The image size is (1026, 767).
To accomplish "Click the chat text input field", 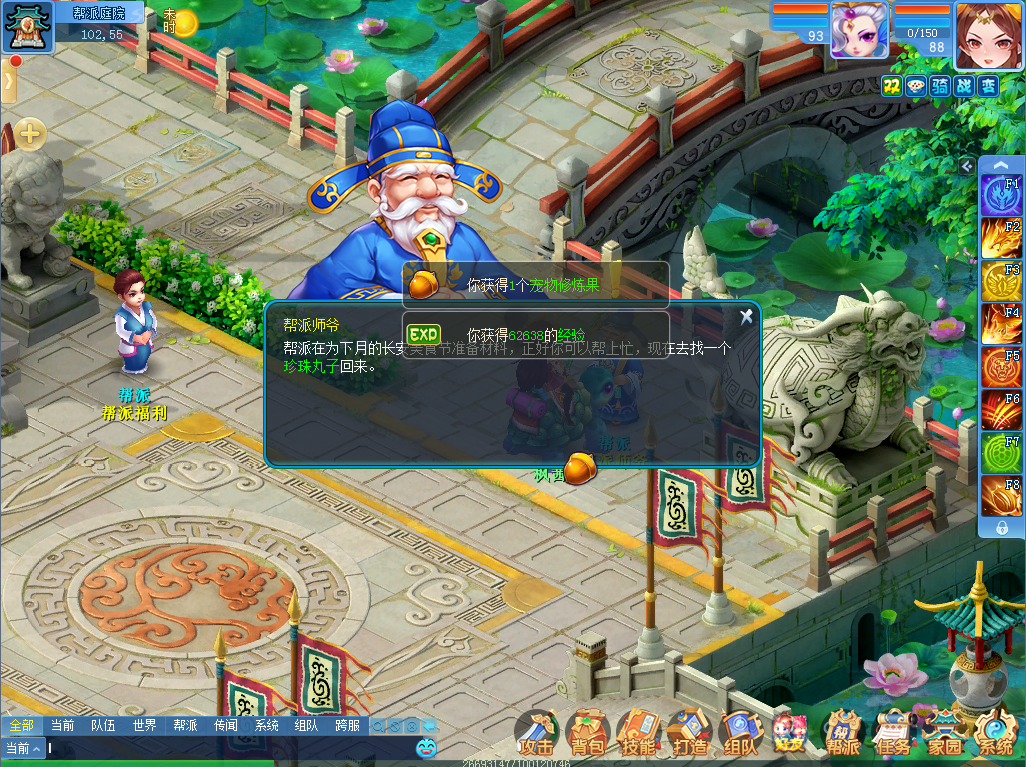I will coord(230,748).
